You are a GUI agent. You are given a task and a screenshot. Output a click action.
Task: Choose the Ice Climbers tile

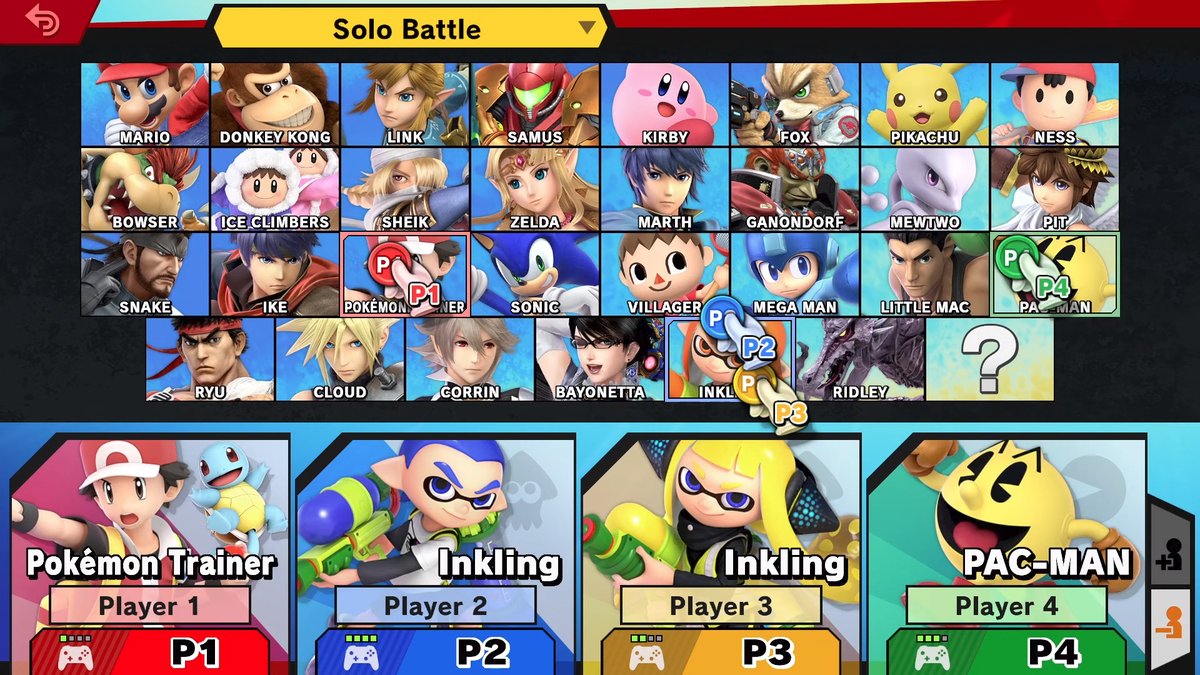point(275,189)
